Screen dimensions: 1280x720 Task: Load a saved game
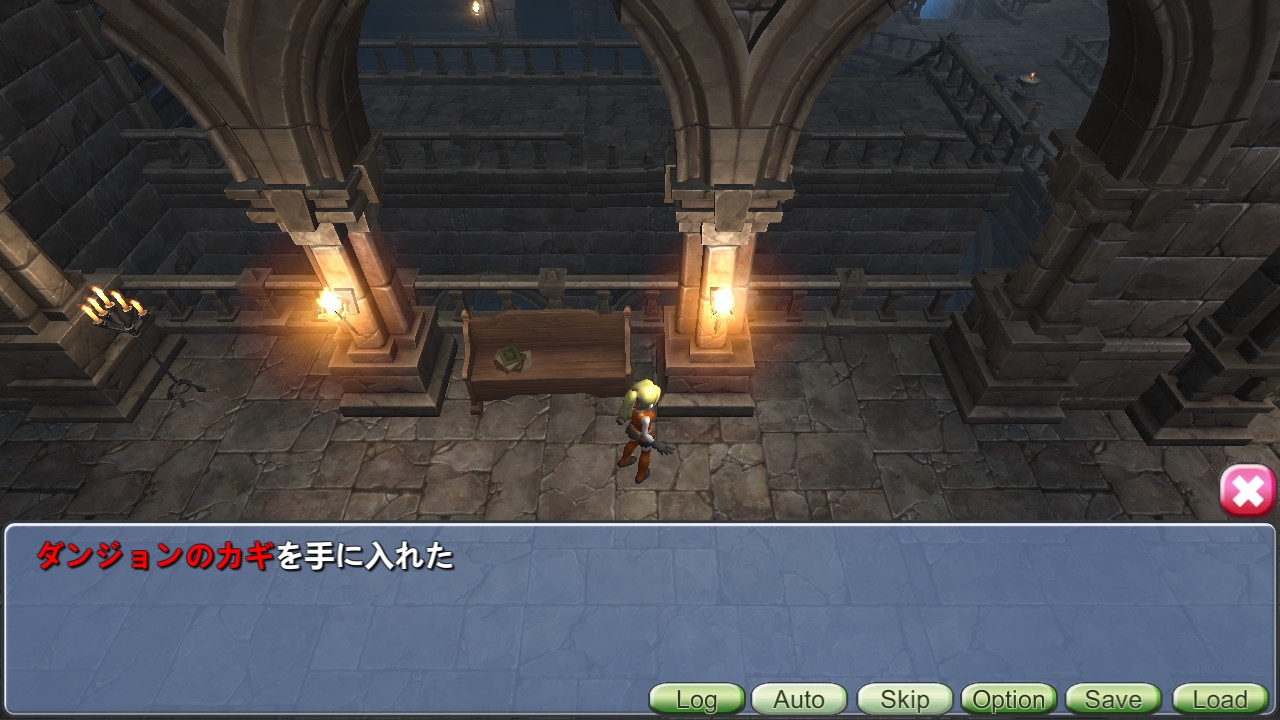[1220, 699]
